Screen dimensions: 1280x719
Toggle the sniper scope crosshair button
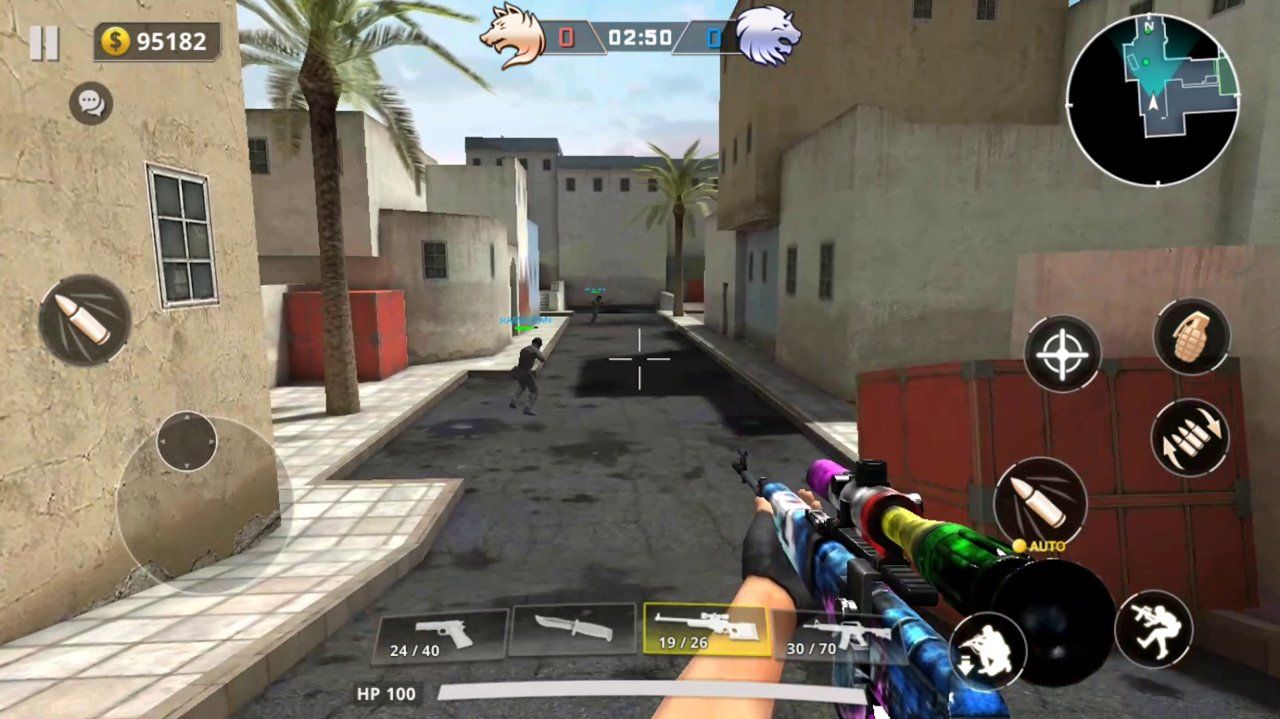click(1062, 353)
